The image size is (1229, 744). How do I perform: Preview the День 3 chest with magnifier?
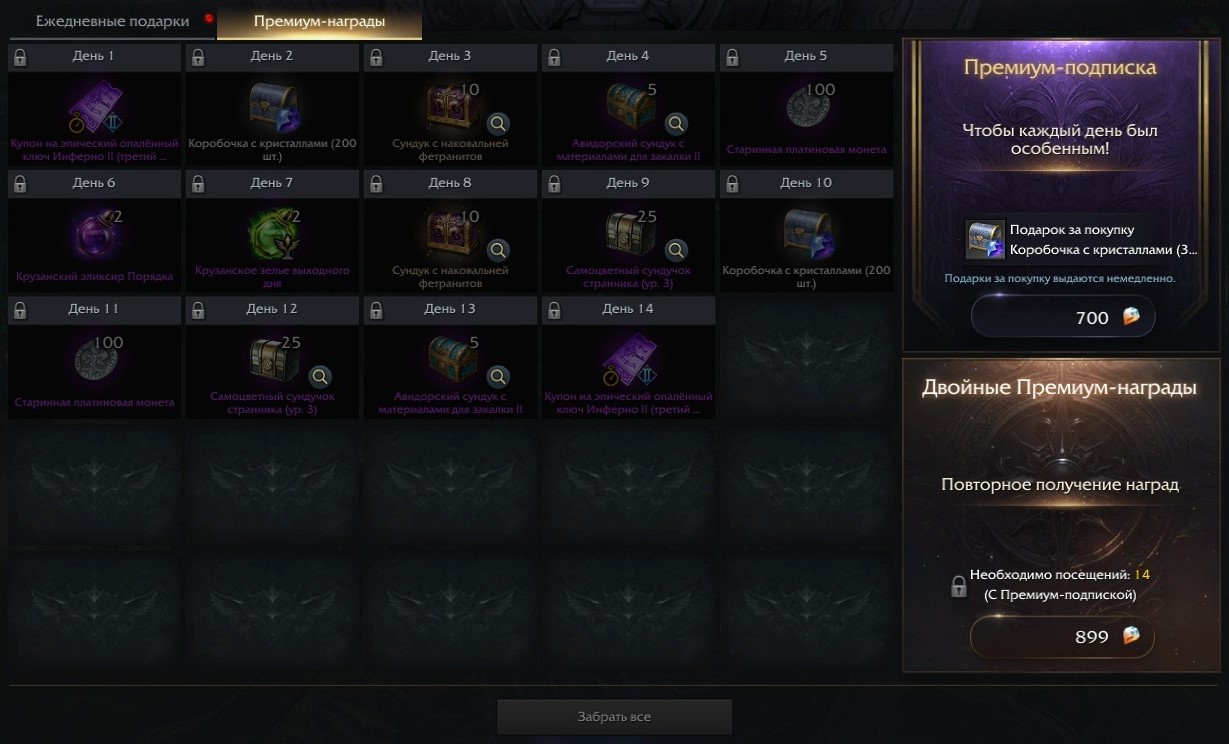tap(498, 124)
